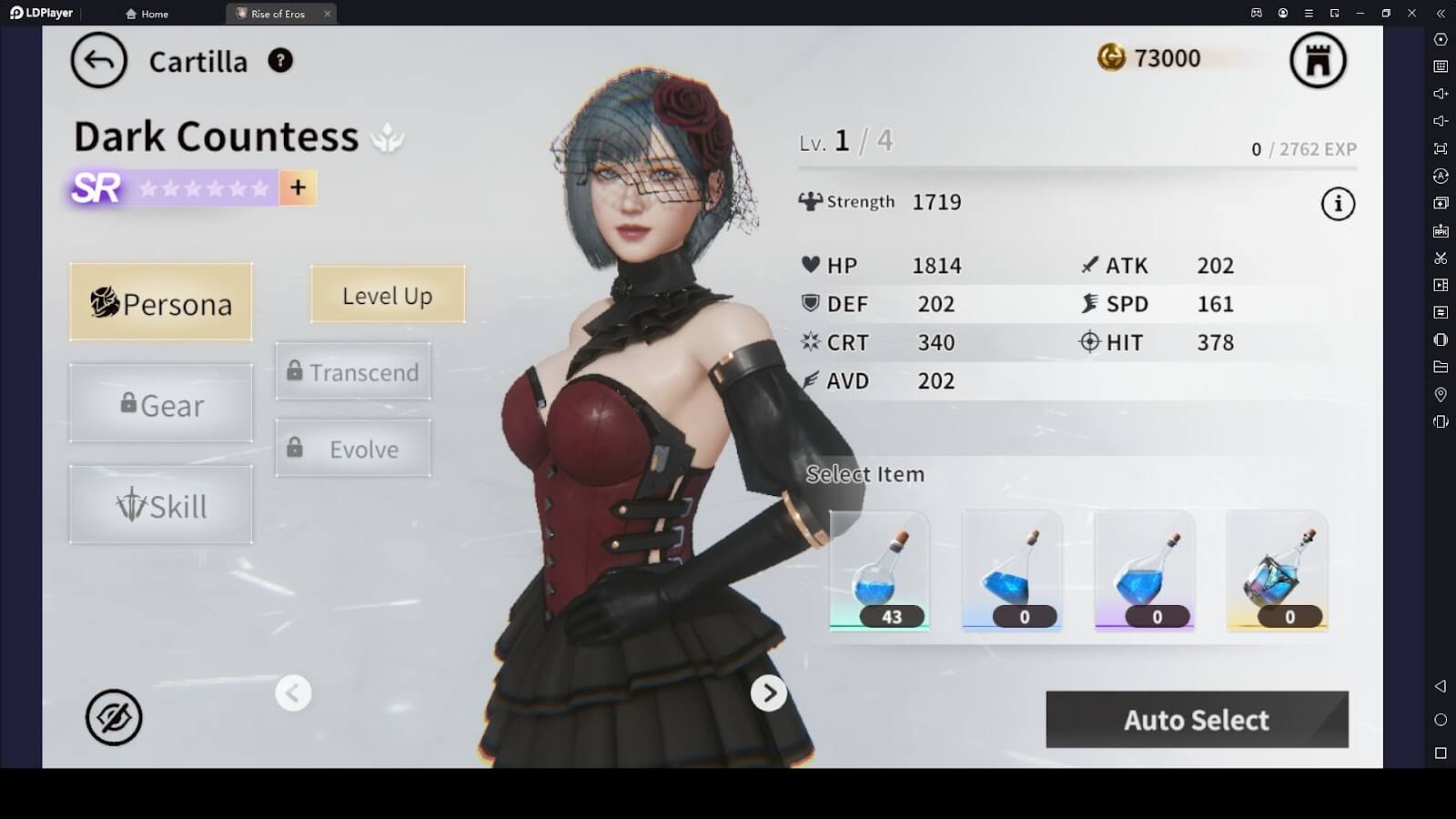
Task: Select the blue potion with 43 count
Action: tap(879, 571)
